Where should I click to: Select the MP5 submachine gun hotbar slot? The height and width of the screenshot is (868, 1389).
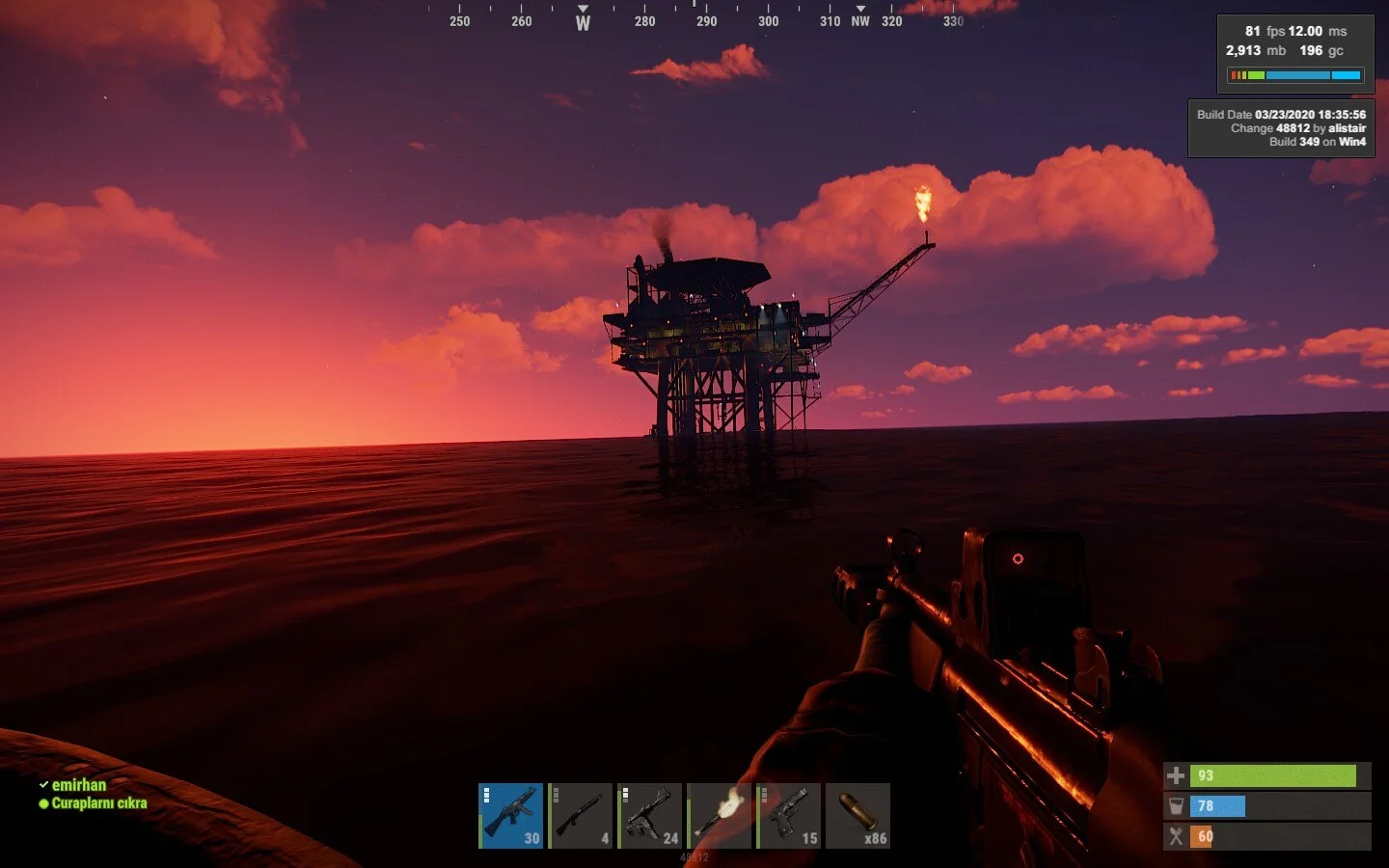(x=511, y=816)
